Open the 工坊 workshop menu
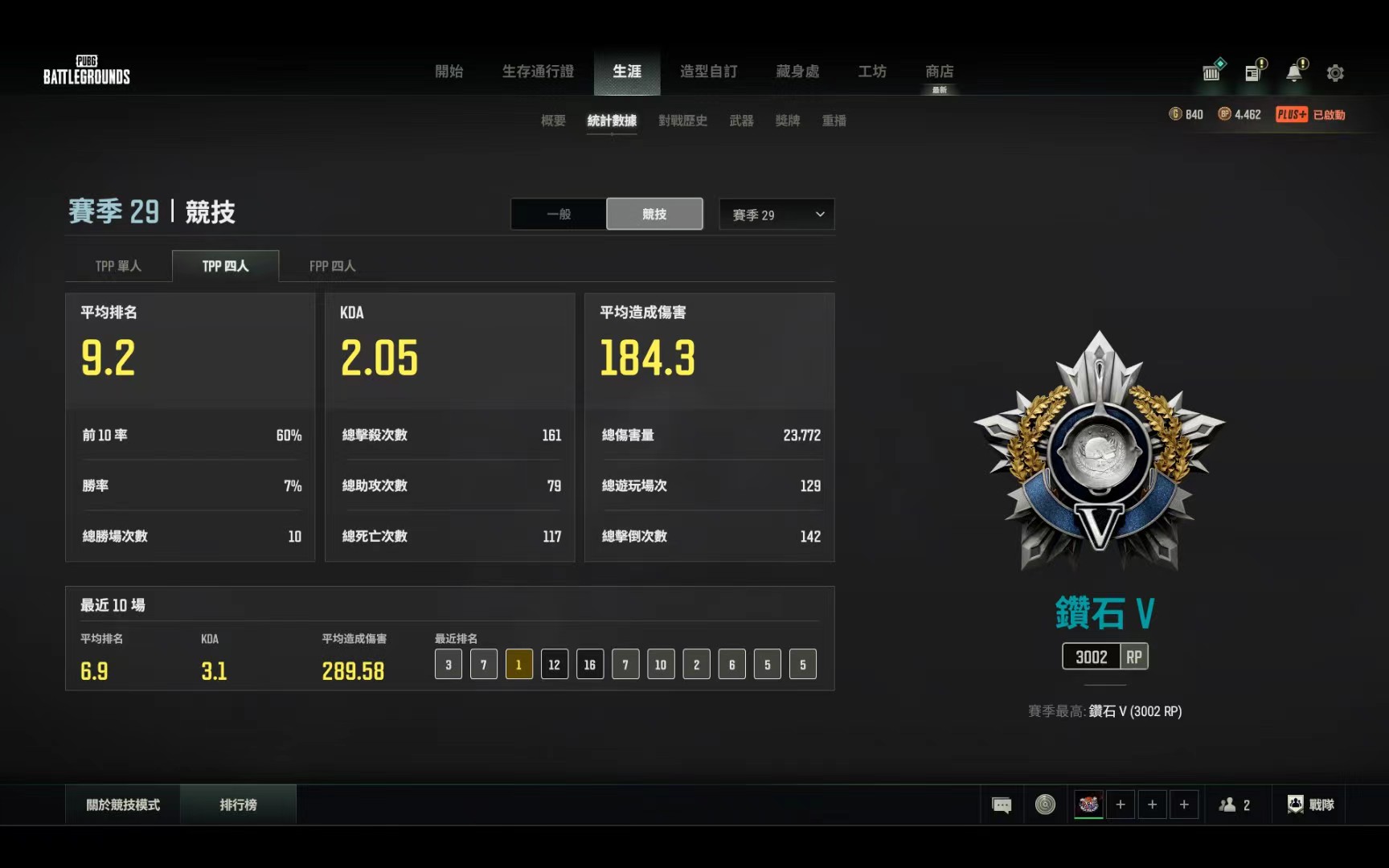The width and height of the screenshot is (1389, 868). click(872, 72)
